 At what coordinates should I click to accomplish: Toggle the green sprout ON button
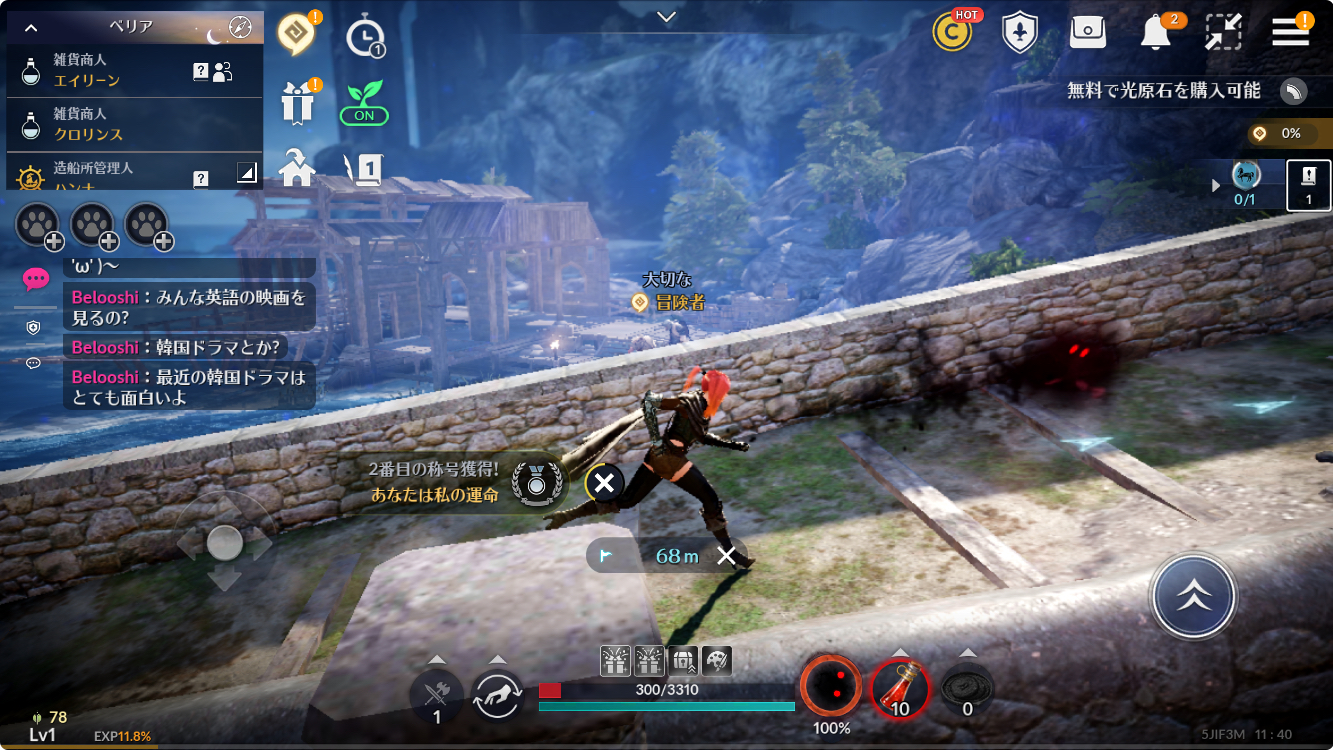coord(364,104)
